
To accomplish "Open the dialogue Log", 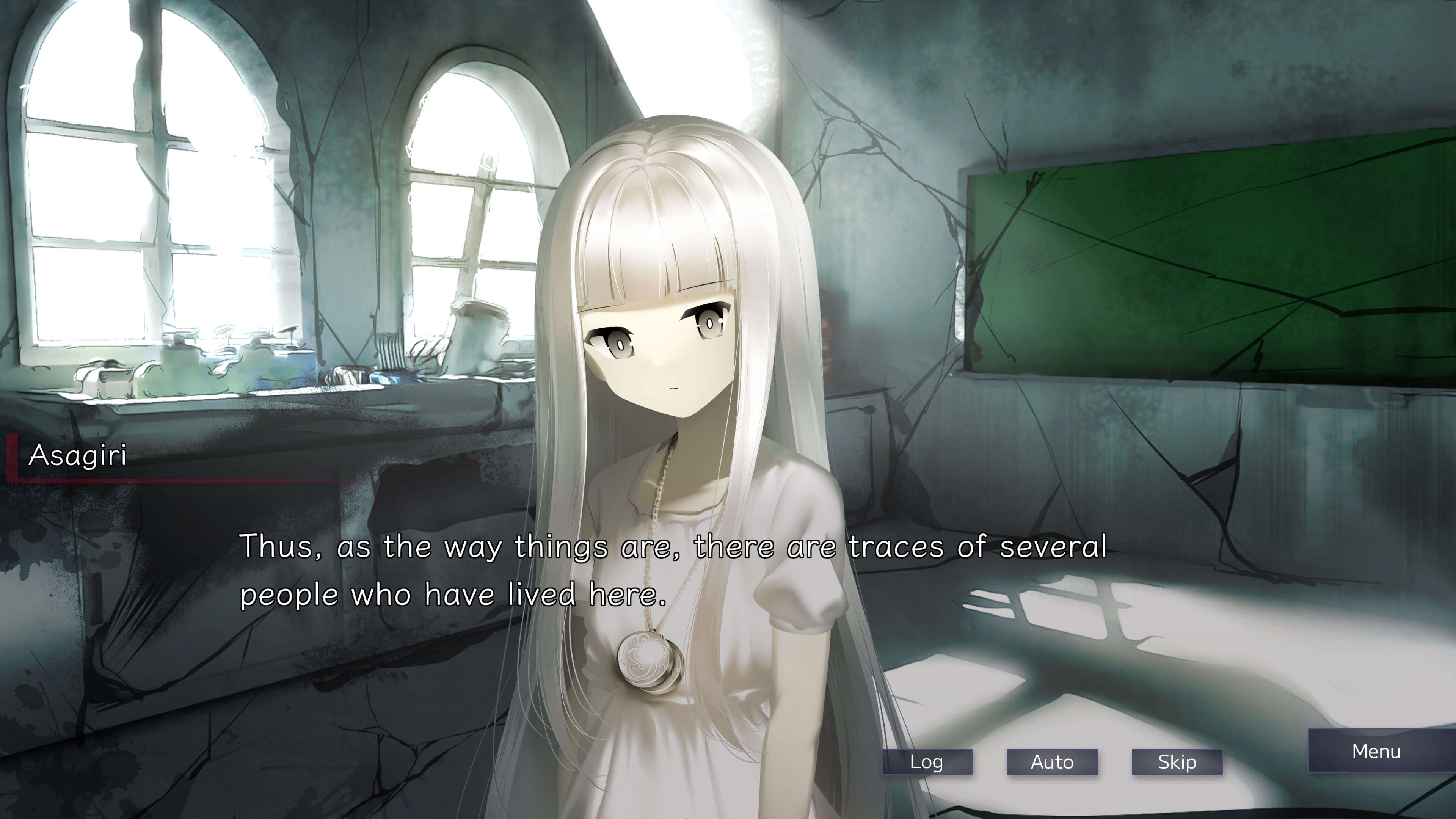I will 927,762.
